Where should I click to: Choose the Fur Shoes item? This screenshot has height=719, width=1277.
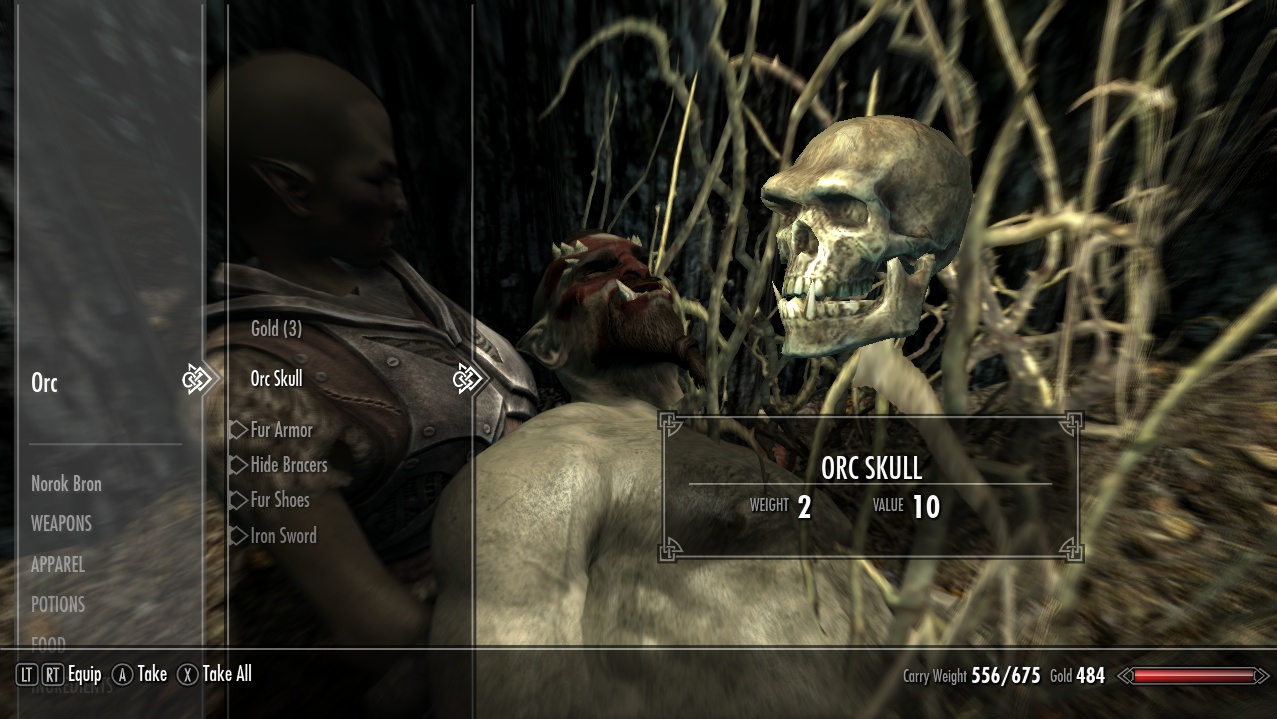[279, 500]
